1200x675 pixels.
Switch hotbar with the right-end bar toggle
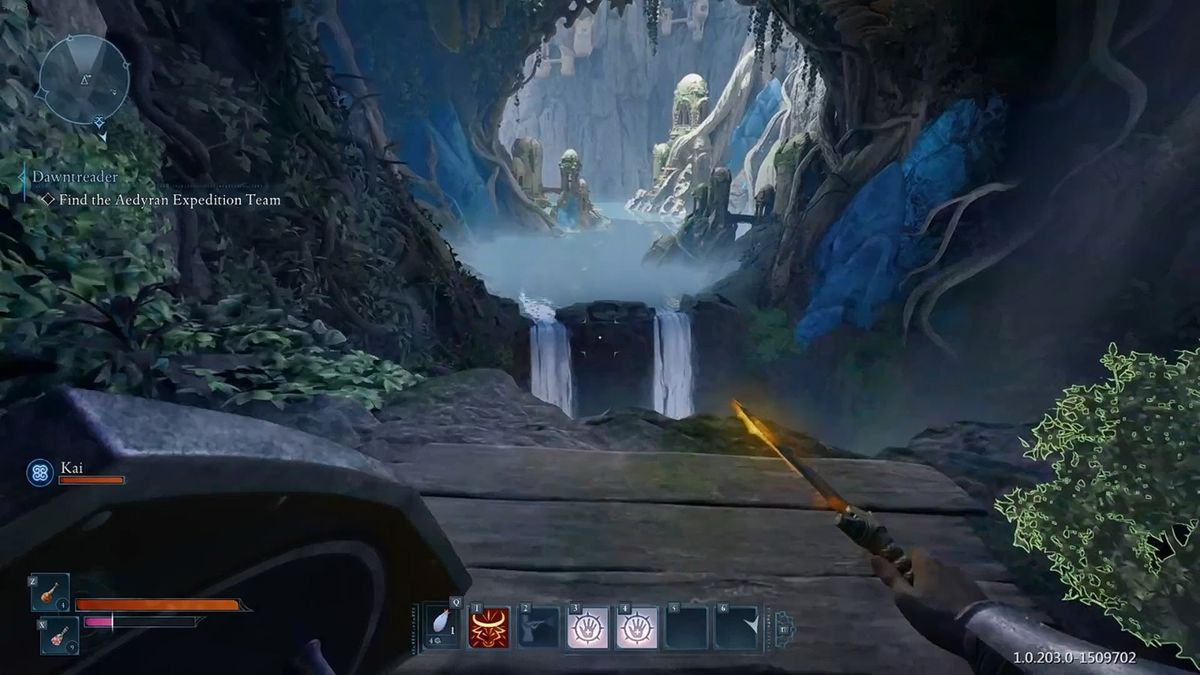784,627
